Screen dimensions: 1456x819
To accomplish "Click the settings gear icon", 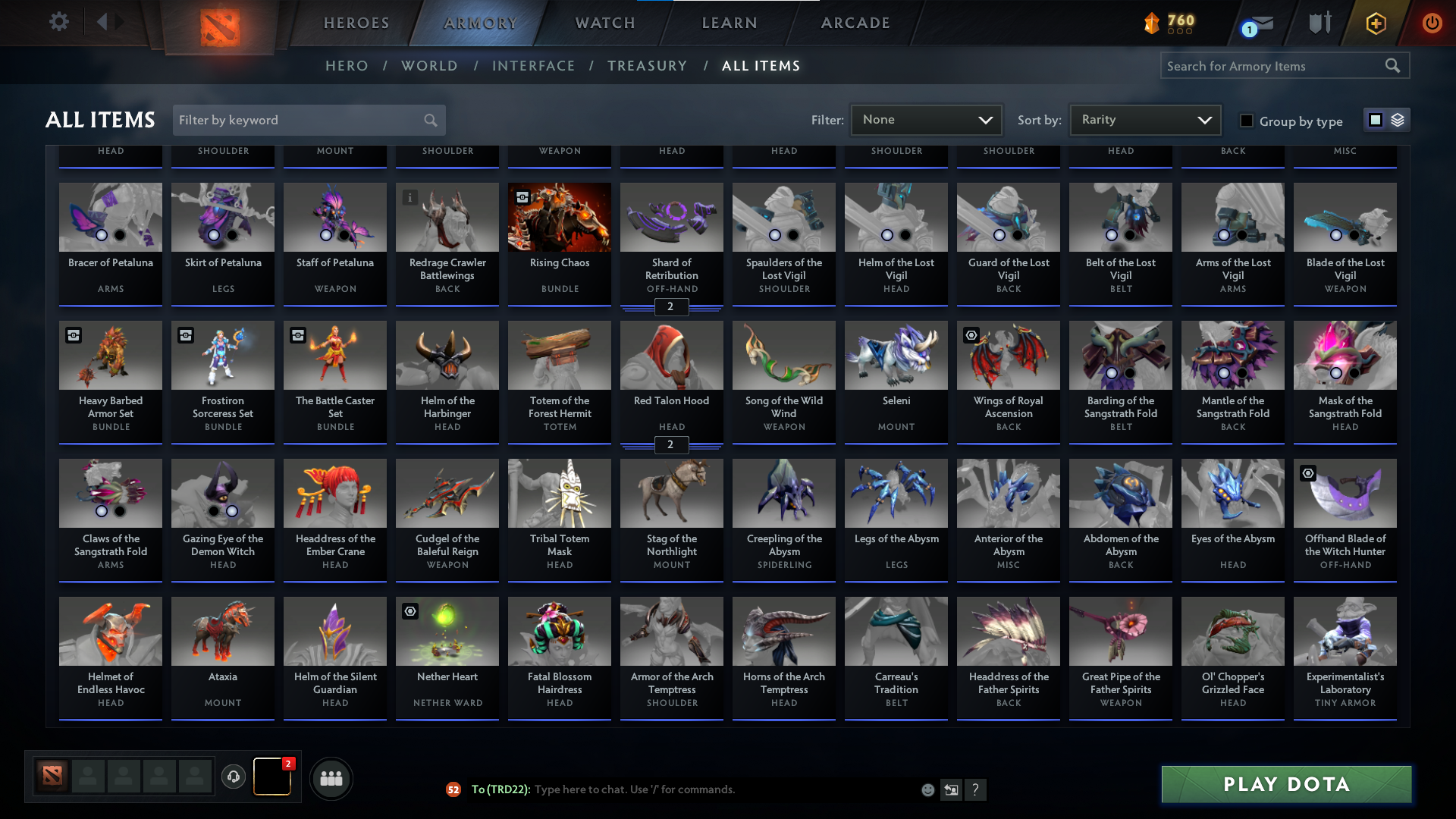I will [x=59, y=21].
